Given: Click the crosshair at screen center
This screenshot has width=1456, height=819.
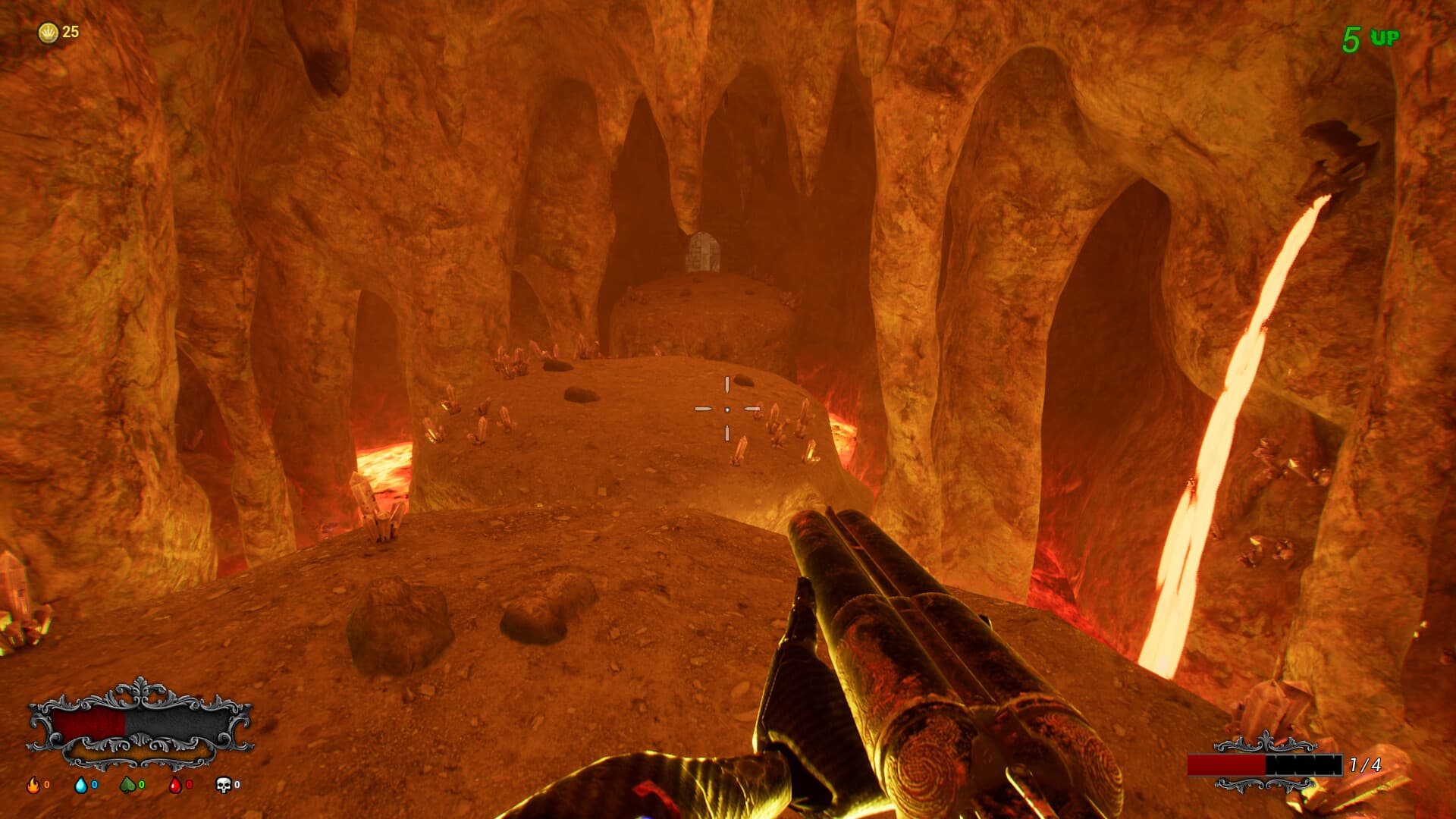Looking at the screenshot, I should pos(728,409).
